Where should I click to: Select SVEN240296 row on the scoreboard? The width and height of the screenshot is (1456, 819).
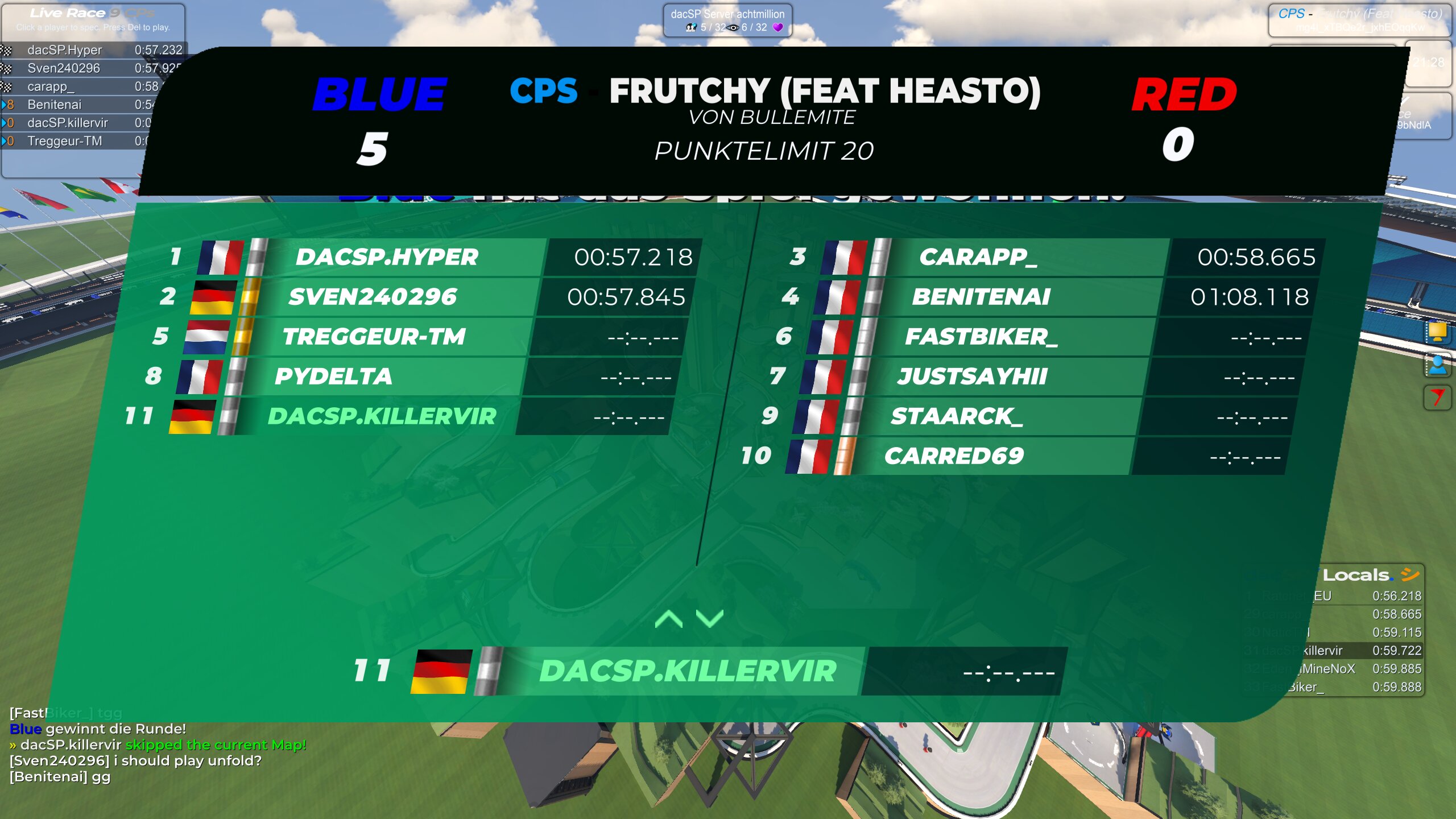[373, 297]
